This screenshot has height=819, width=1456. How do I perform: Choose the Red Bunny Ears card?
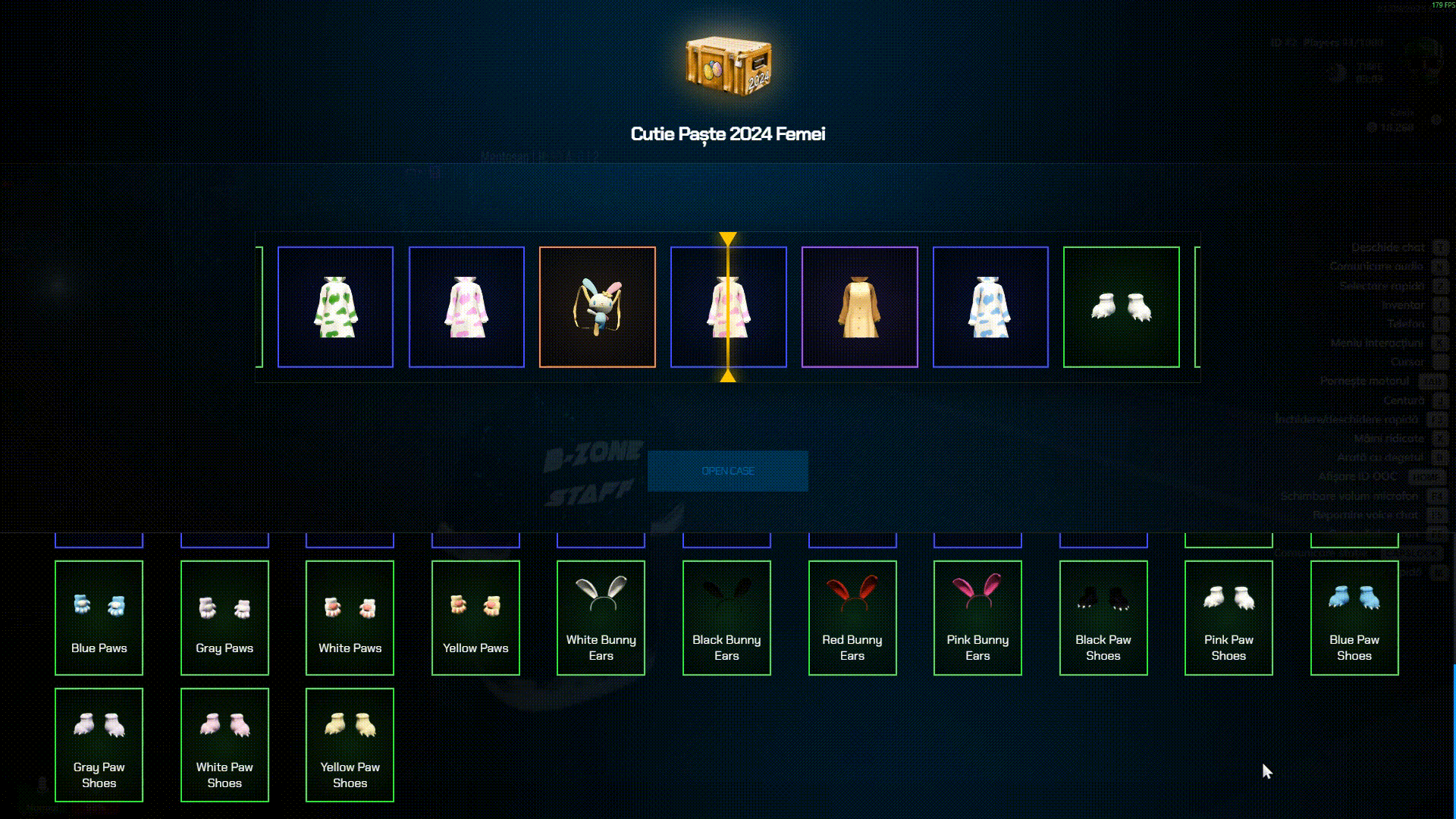852,617
